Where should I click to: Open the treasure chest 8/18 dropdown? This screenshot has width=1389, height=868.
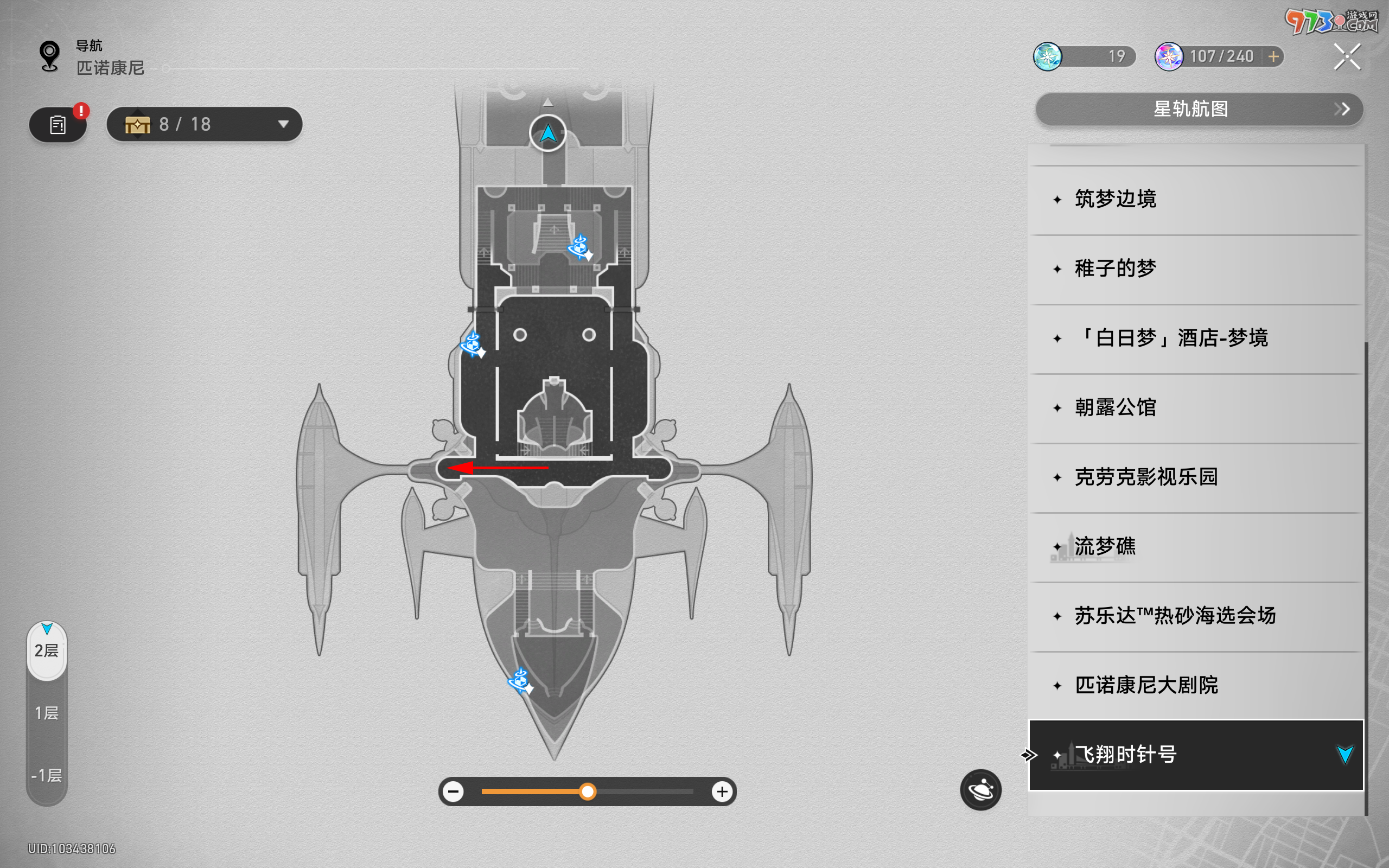(205, 124)
